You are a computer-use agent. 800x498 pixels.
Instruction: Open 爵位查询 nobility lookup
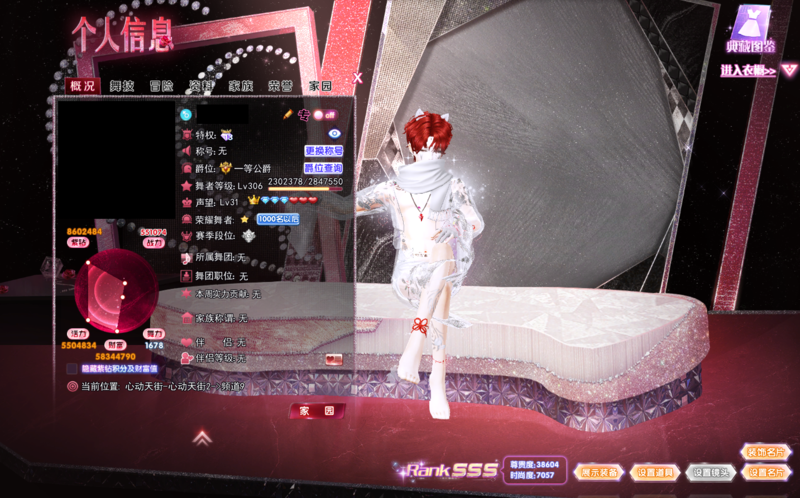323,168
